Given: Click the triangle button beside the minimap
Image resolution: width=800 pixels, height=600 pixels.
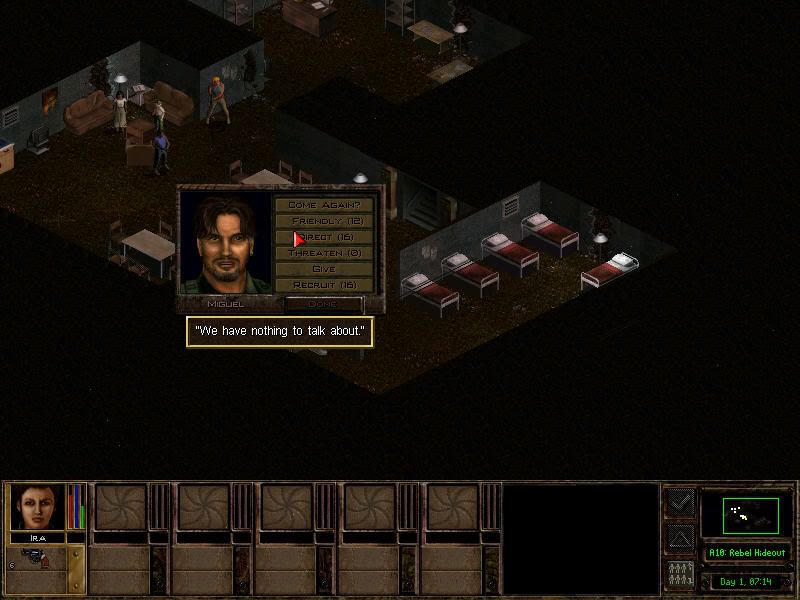Looking at the screenshot, I should coord(680,539).
